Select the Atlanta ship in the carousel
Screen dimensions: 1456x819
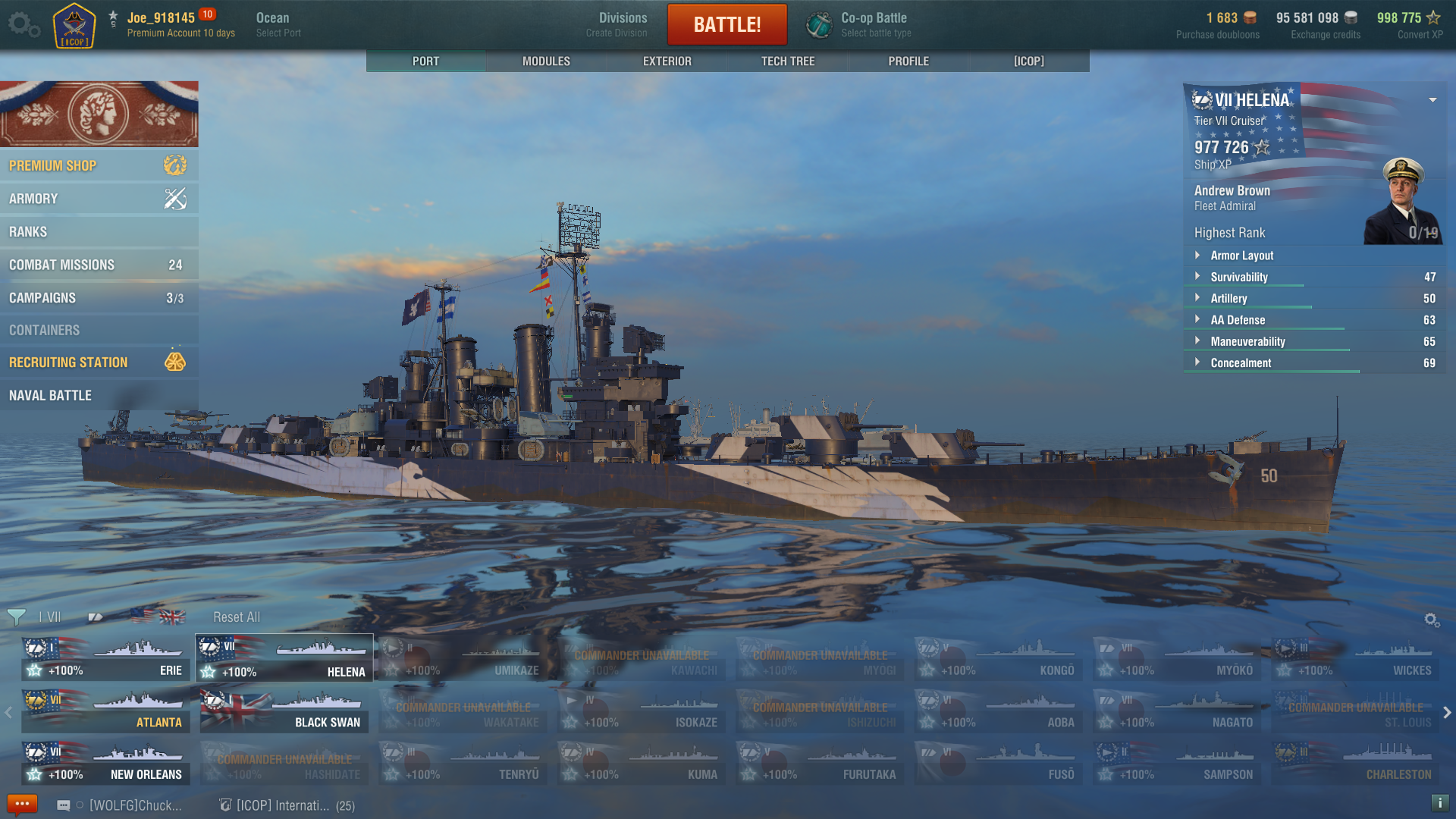(x=106, y=711)
